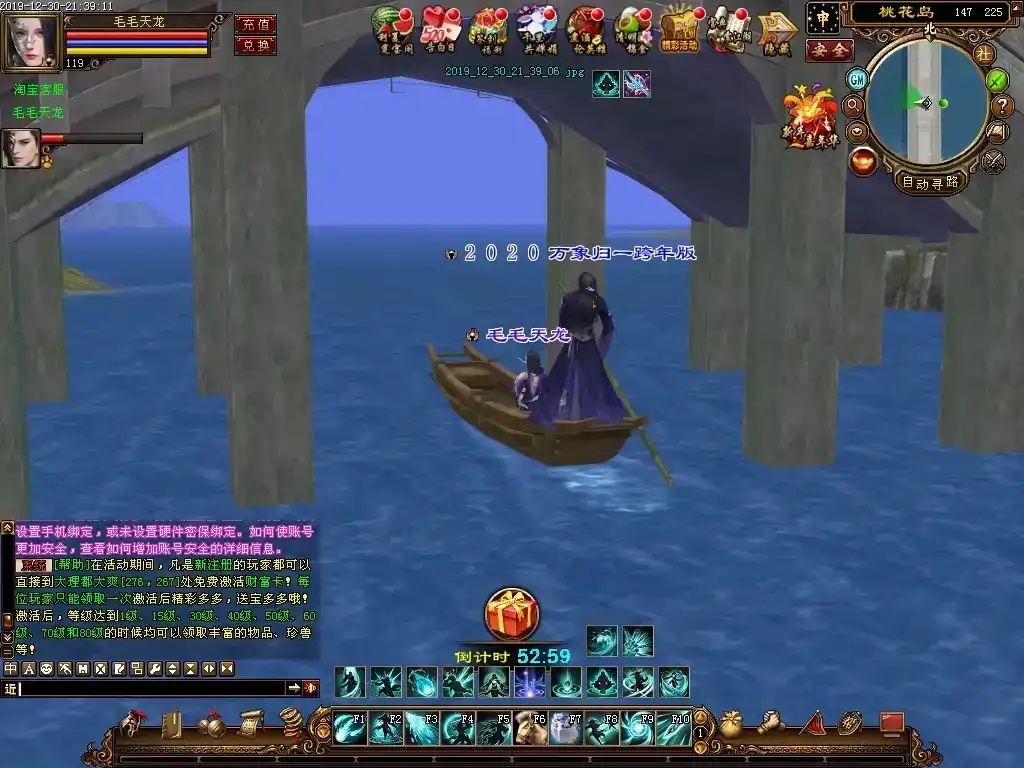
Task: Click the 充值 recharge button
Action: (255, 25)
